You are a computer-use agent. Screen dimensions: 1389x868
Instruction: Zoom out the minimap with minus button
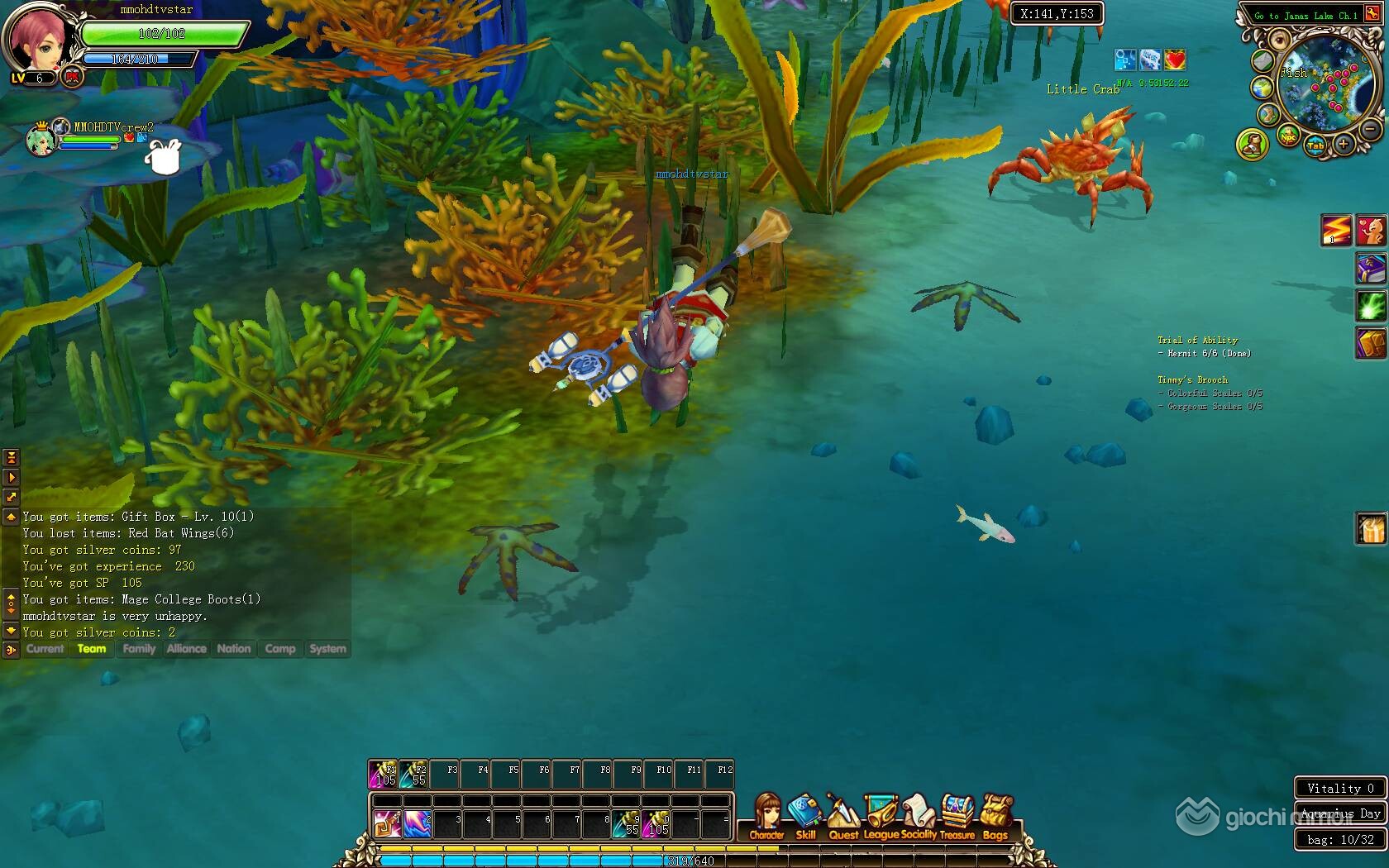tap(1370, 130)
